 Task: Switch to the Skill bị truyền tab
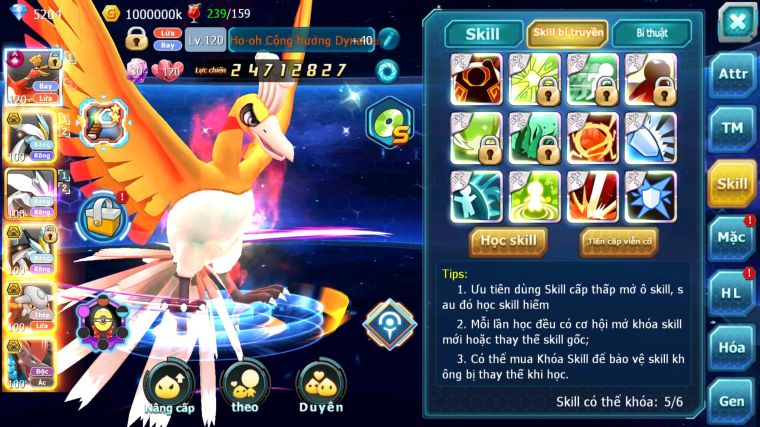[x=568, y=33]
